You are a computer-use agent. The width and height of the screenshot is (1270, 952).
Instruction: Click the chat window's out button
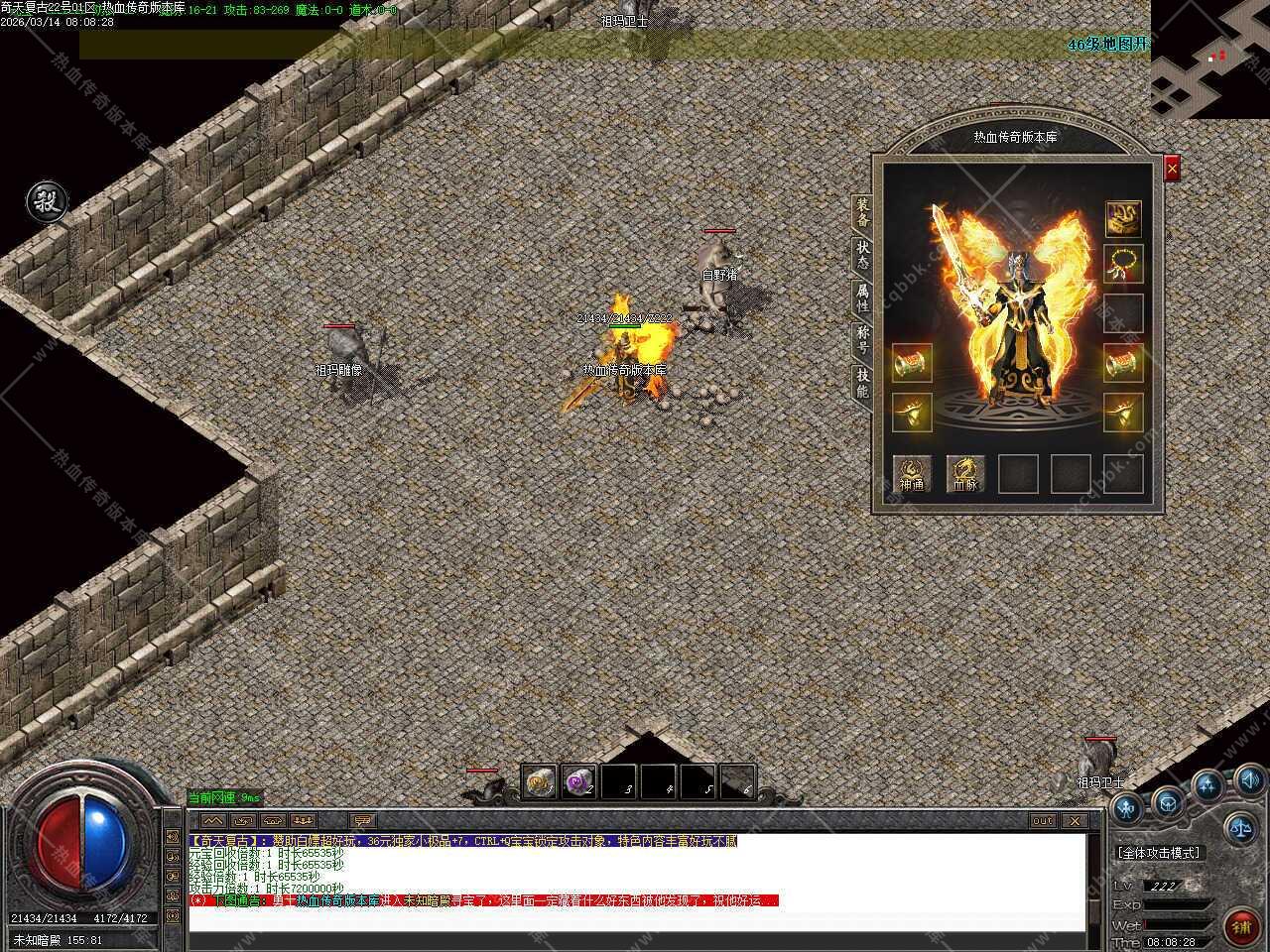pos(1043,821)
